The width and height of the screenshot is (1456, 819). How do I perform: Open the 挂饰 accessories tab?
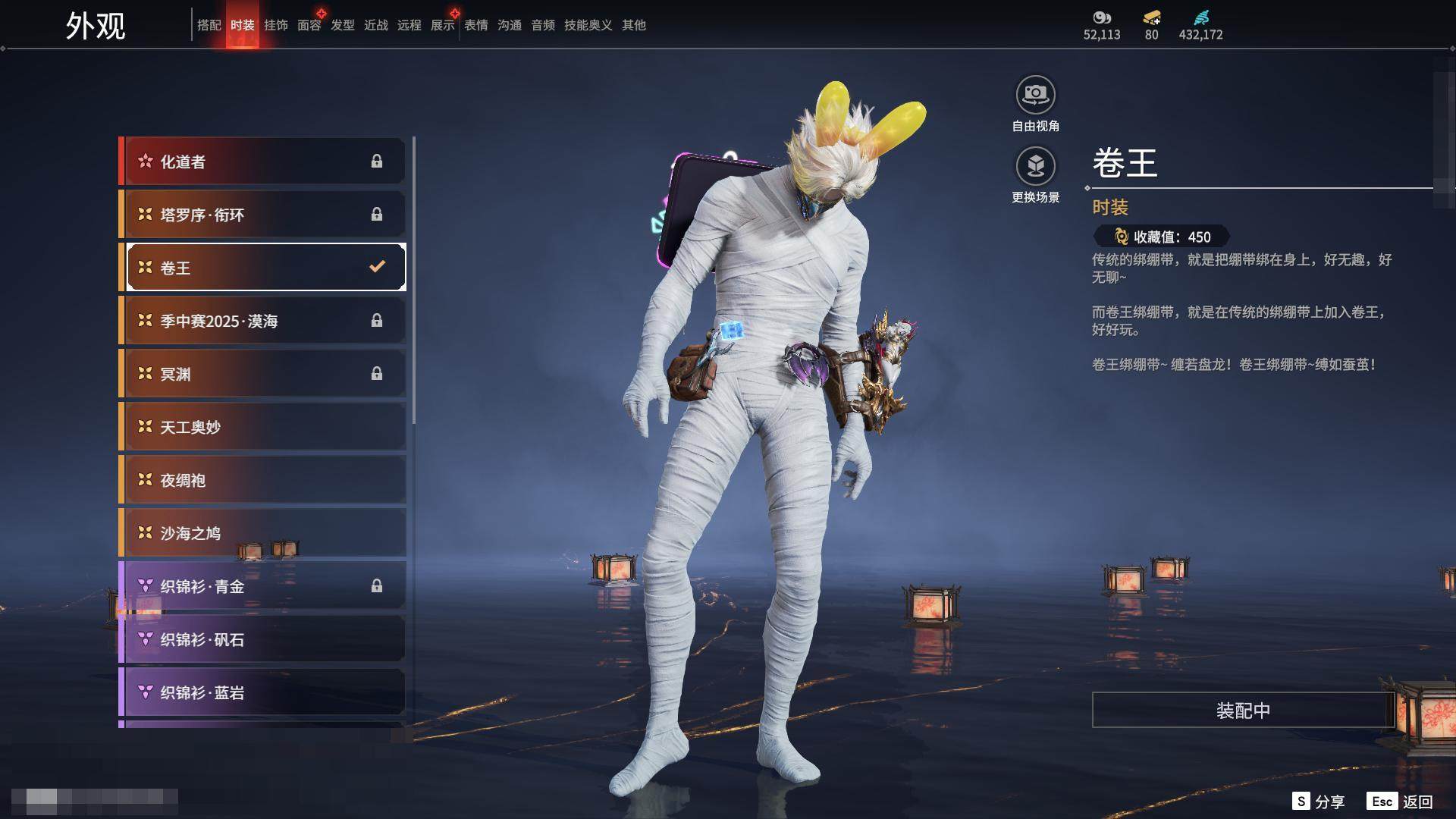pyautogui.click(x=275, y=25)
